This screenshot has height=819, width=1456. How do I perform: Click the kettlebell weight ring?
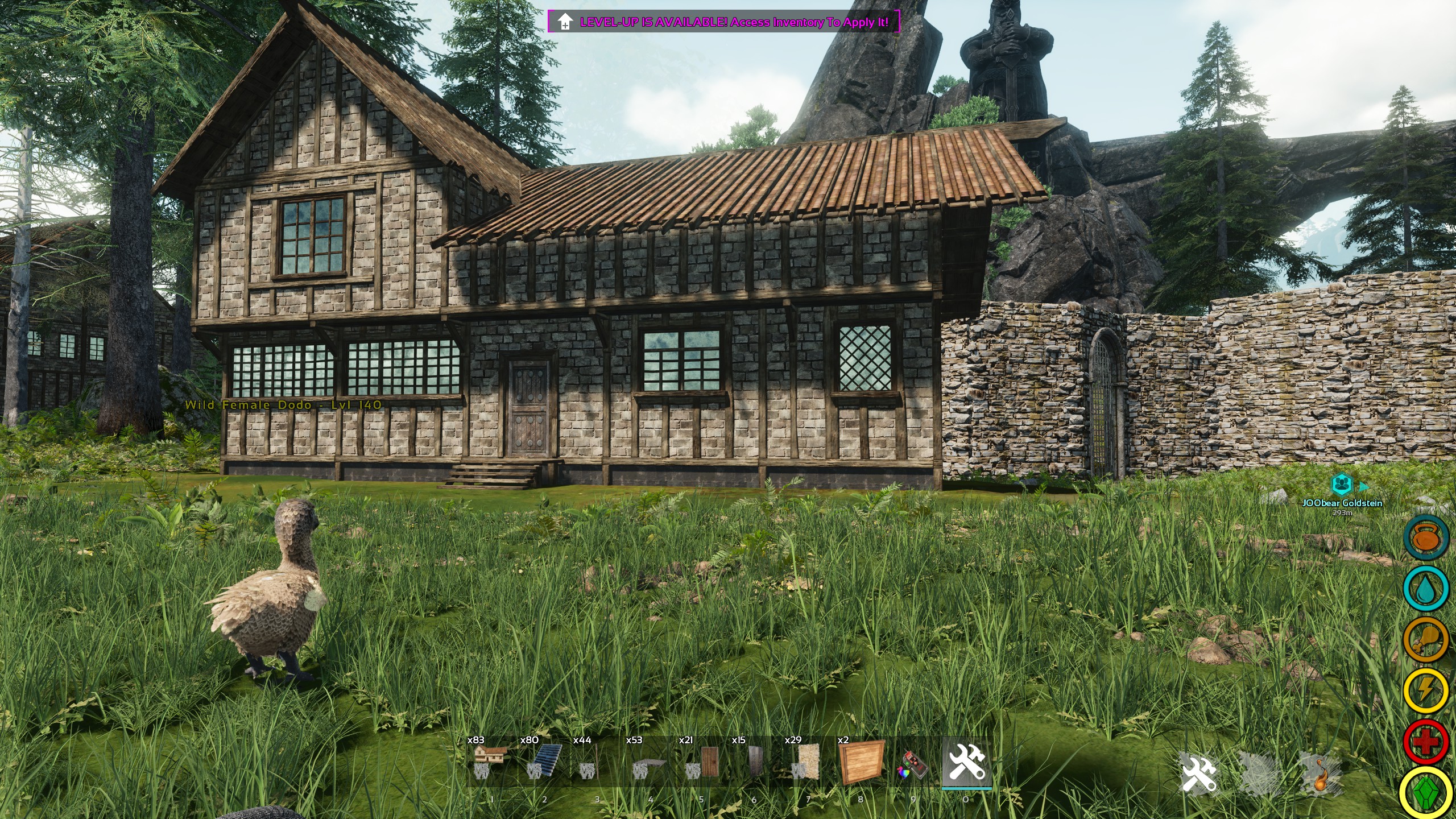click(x=1426, y=538)
